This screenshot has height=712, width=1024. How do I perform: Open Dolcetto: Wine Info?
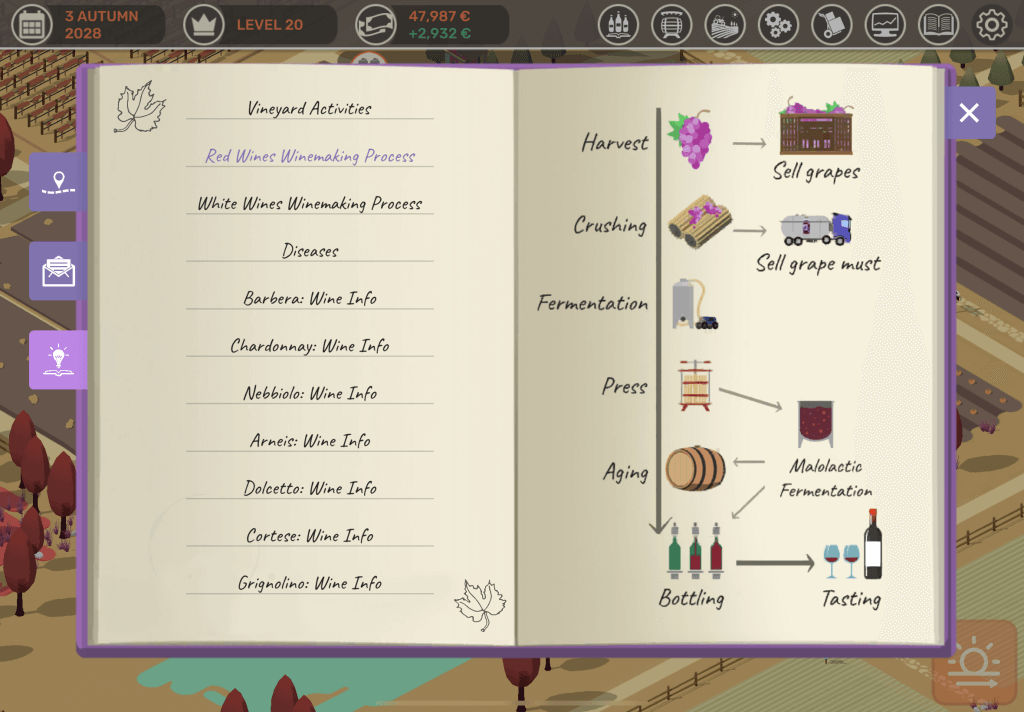click(309, 489)
